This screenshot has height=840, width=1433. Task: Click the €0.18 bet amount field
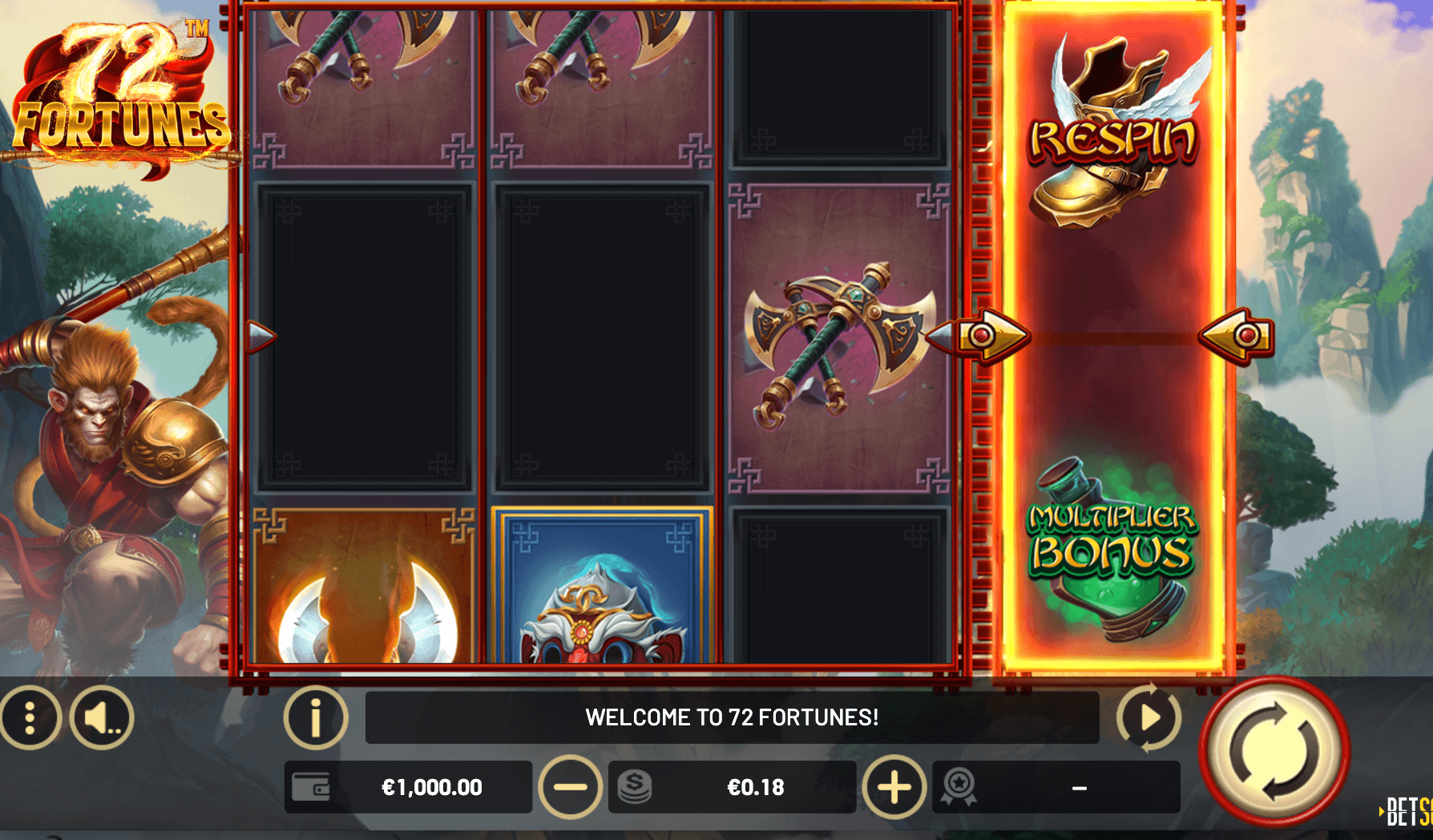click(x=755, y=787)
